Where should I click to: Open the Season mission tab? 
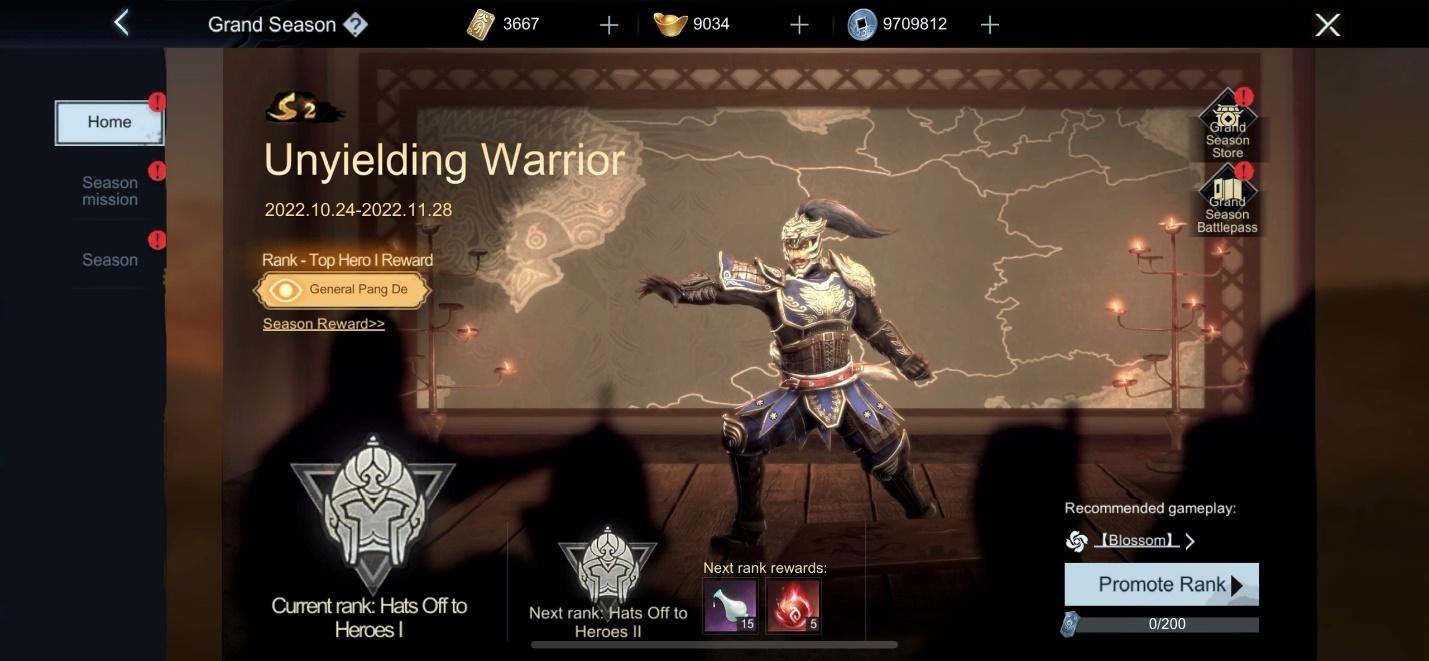[x=110, y=190]
